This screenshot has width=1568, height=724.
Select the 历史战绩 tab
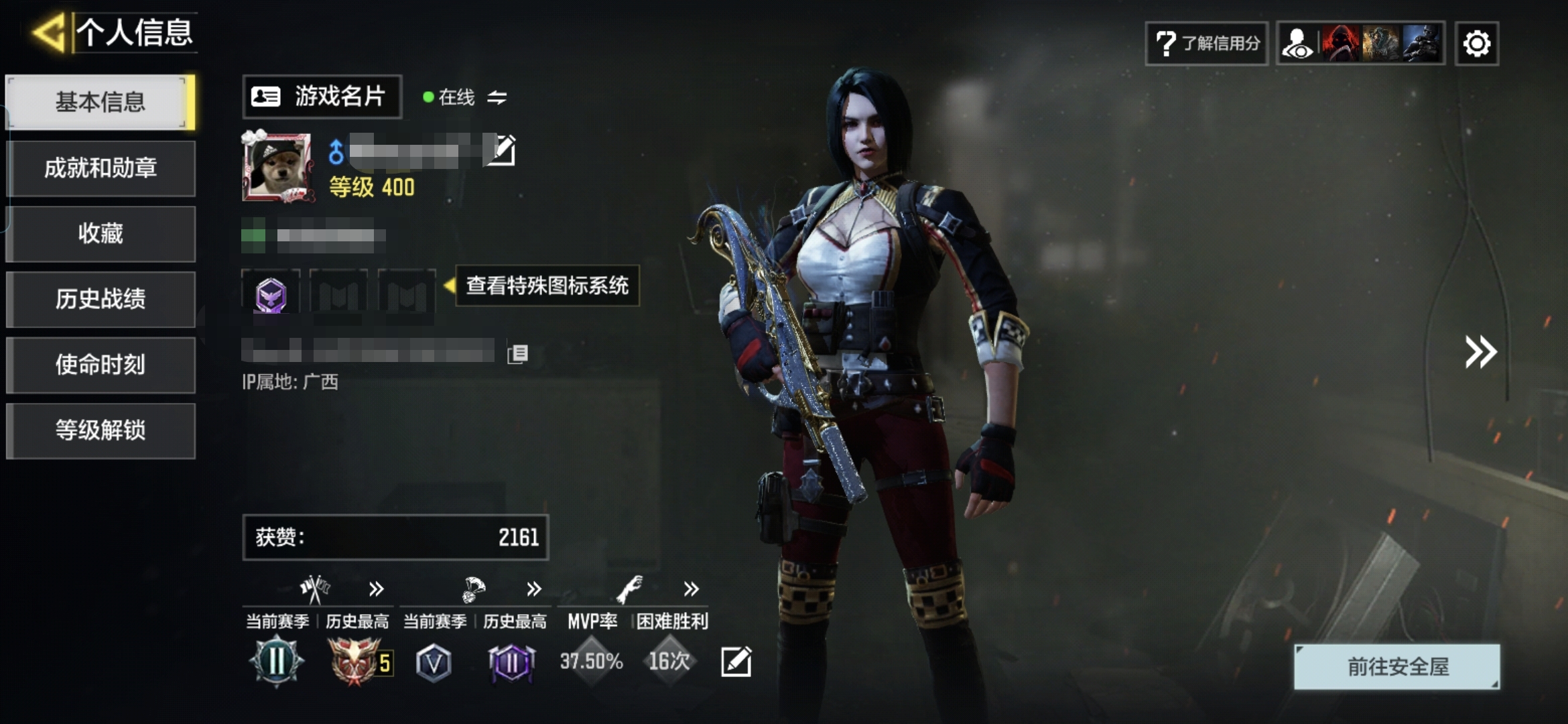pos(101,299)
